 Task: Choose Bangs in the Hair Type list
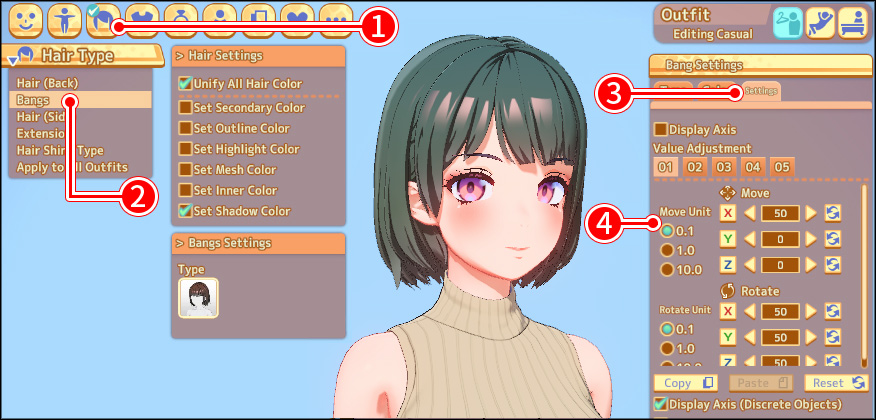pos(33,100)
